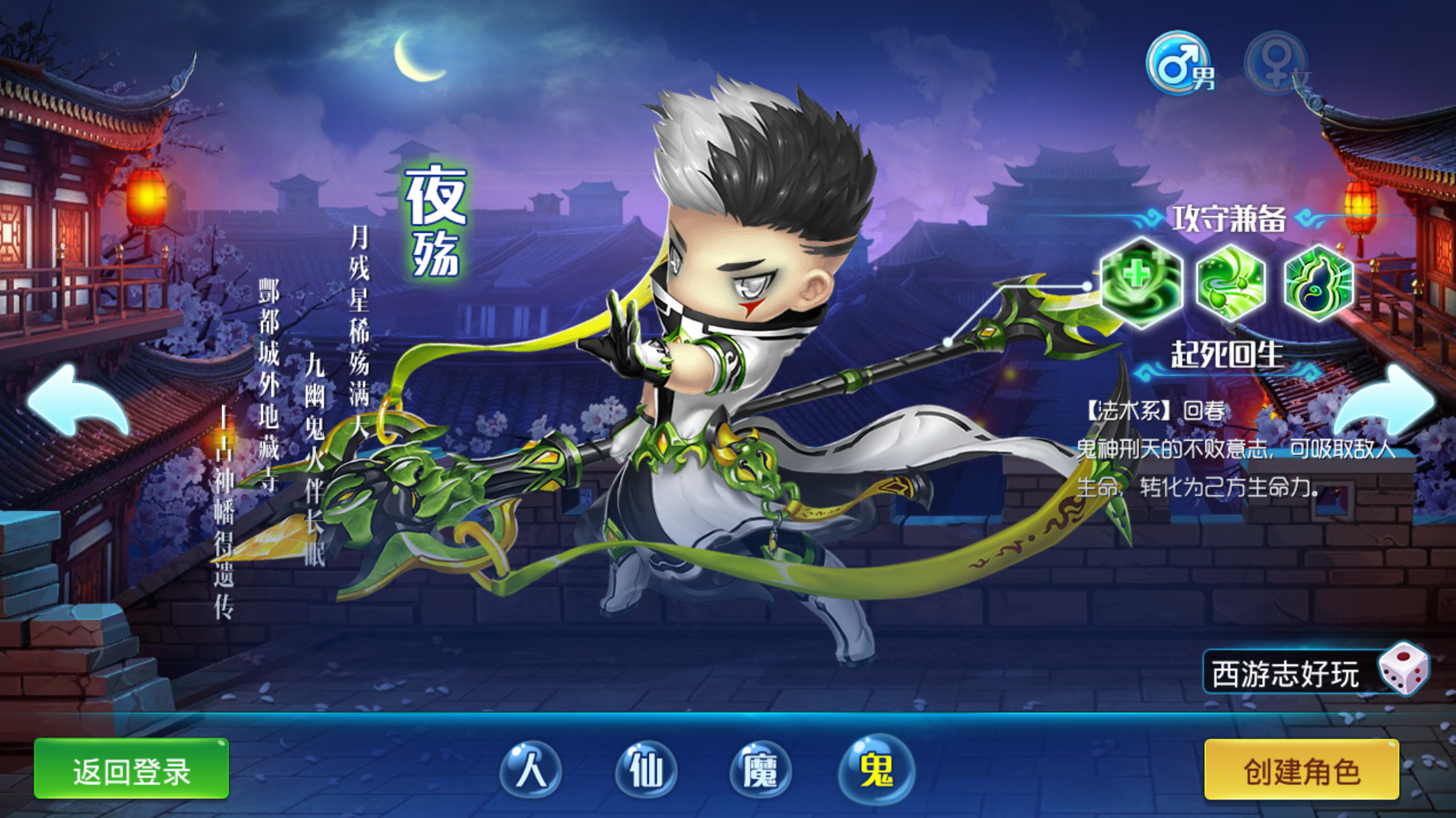Roll the dice for a random name

point(1404,669)
